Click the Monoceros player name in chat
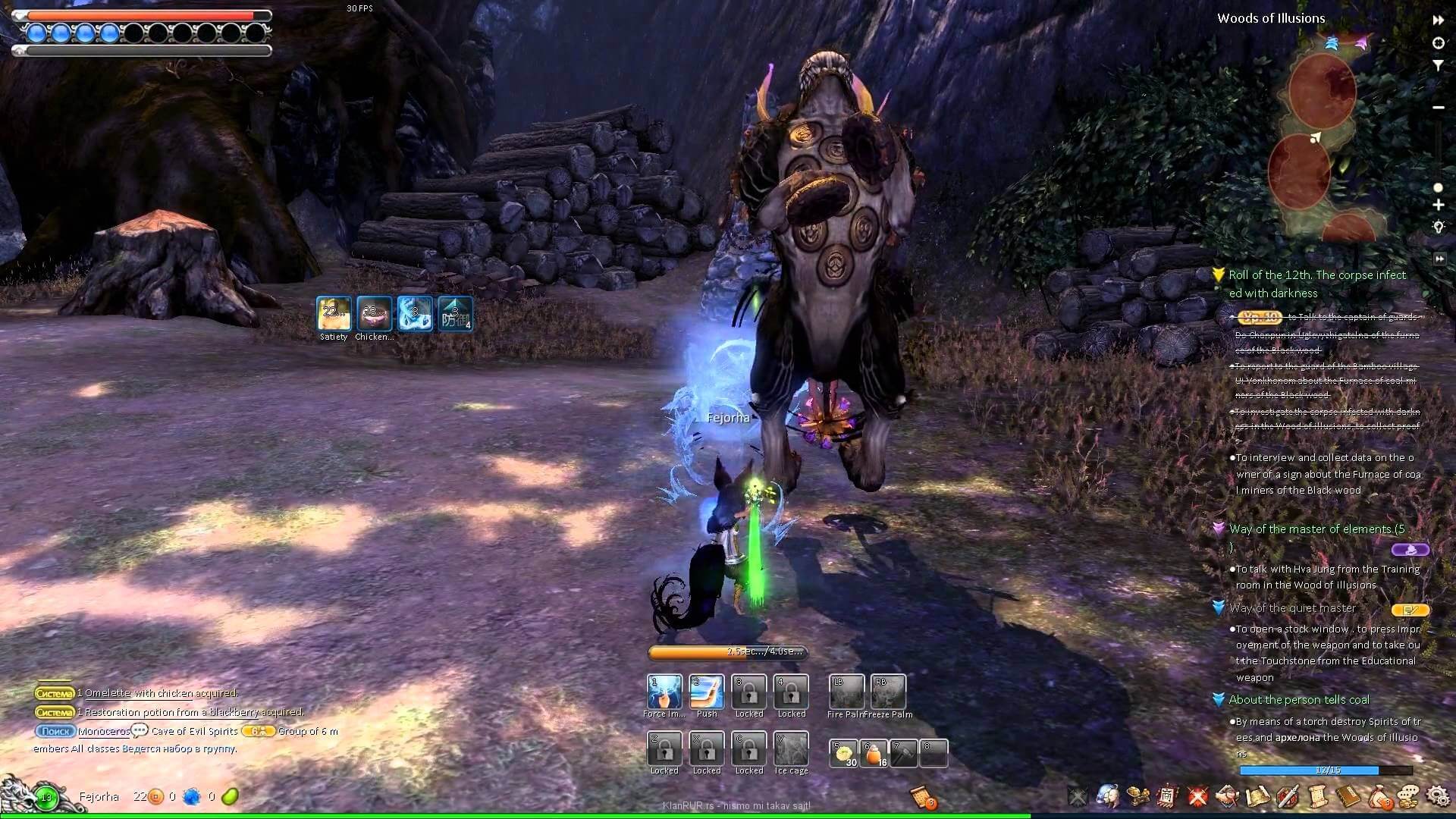Image resolution: width=1456 pixels, height=819 pixels. pyautogui.click(x=104, y=731)
